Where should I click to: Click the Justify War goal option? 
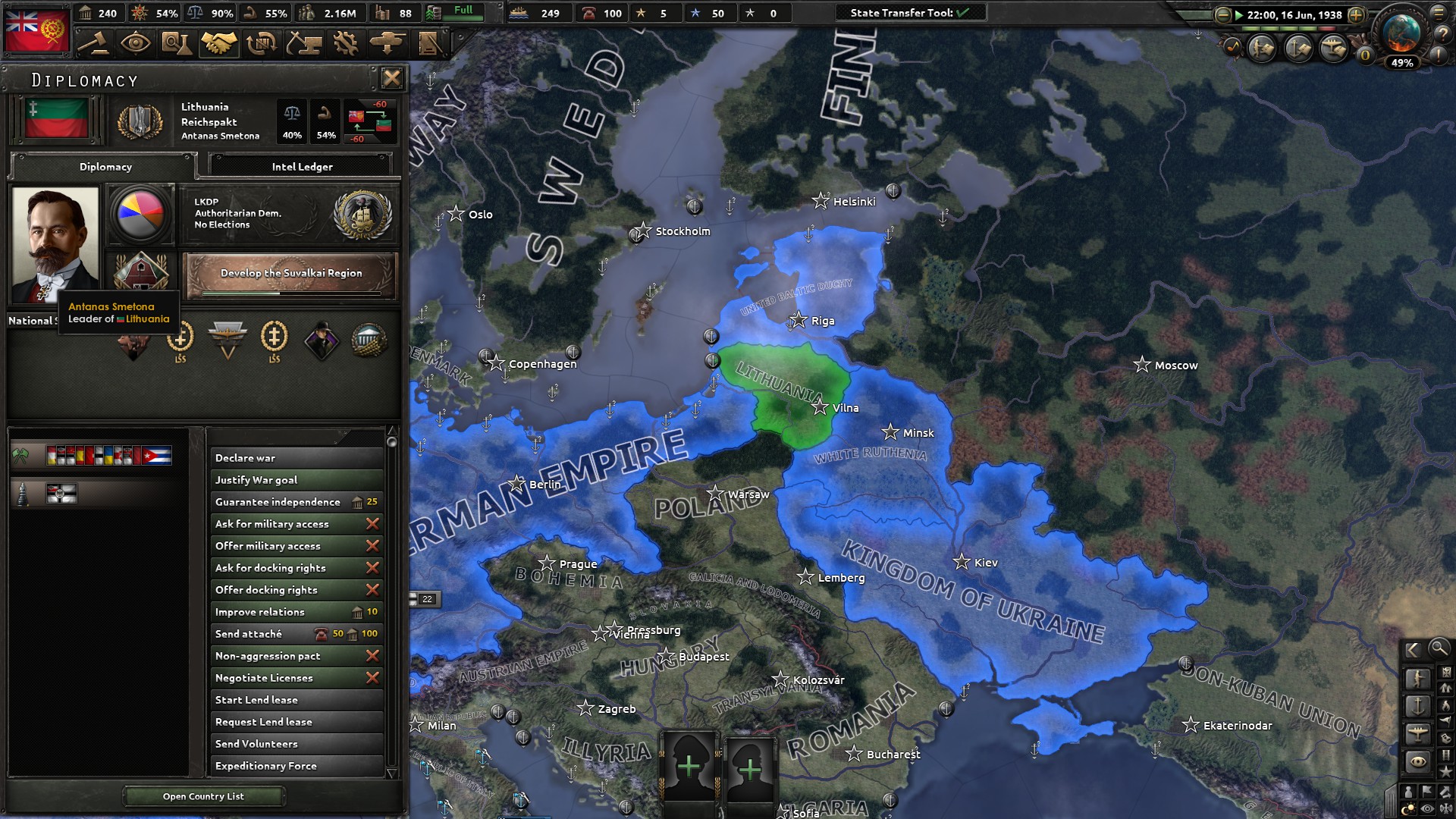tap(296, 479)
